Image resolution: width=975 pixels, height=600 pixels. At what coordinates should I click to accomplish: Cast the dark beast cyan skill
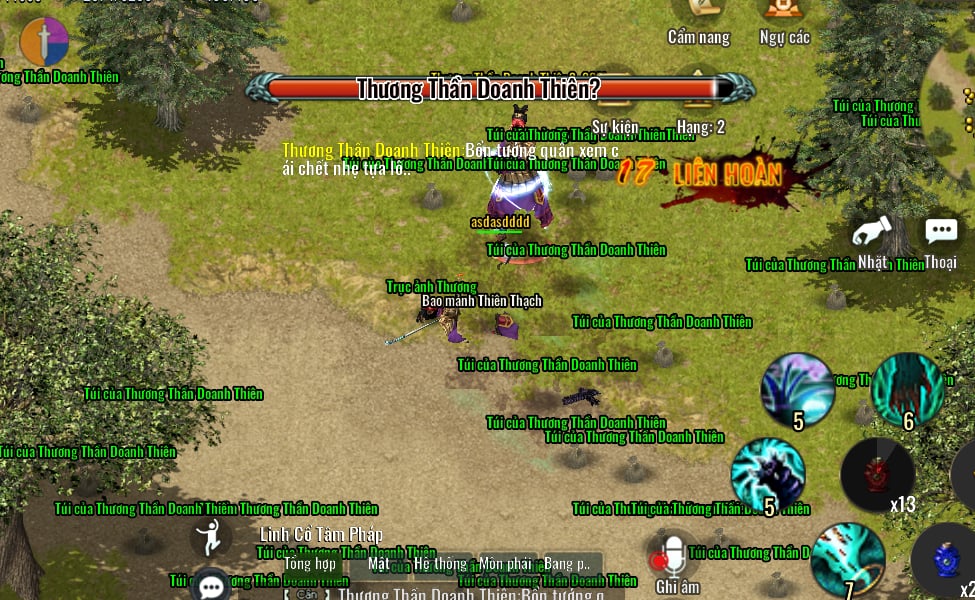click(x=767, y=474)
